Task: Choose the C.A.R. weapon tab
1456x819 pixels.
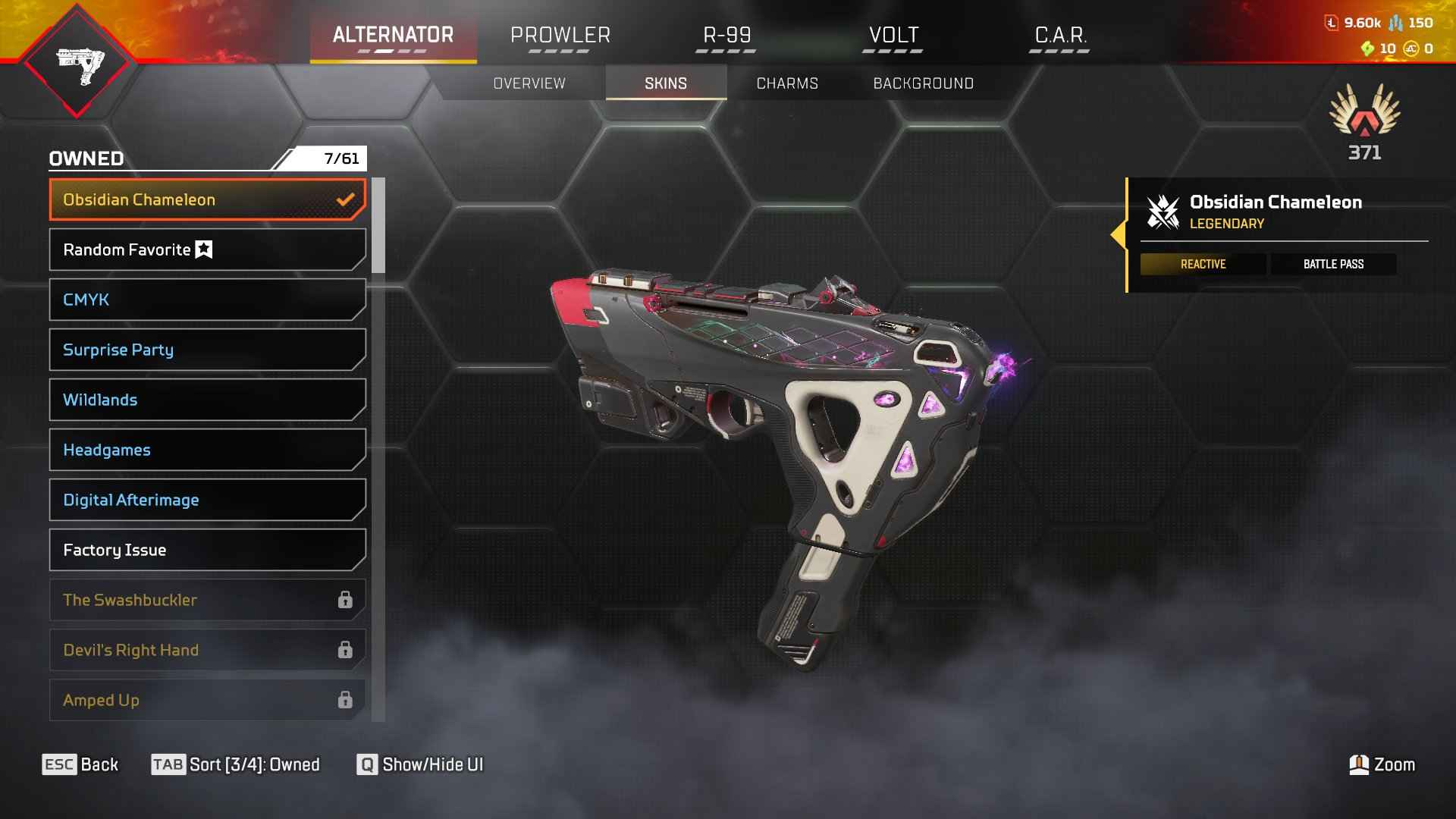Action: (x=1060, y=36)
